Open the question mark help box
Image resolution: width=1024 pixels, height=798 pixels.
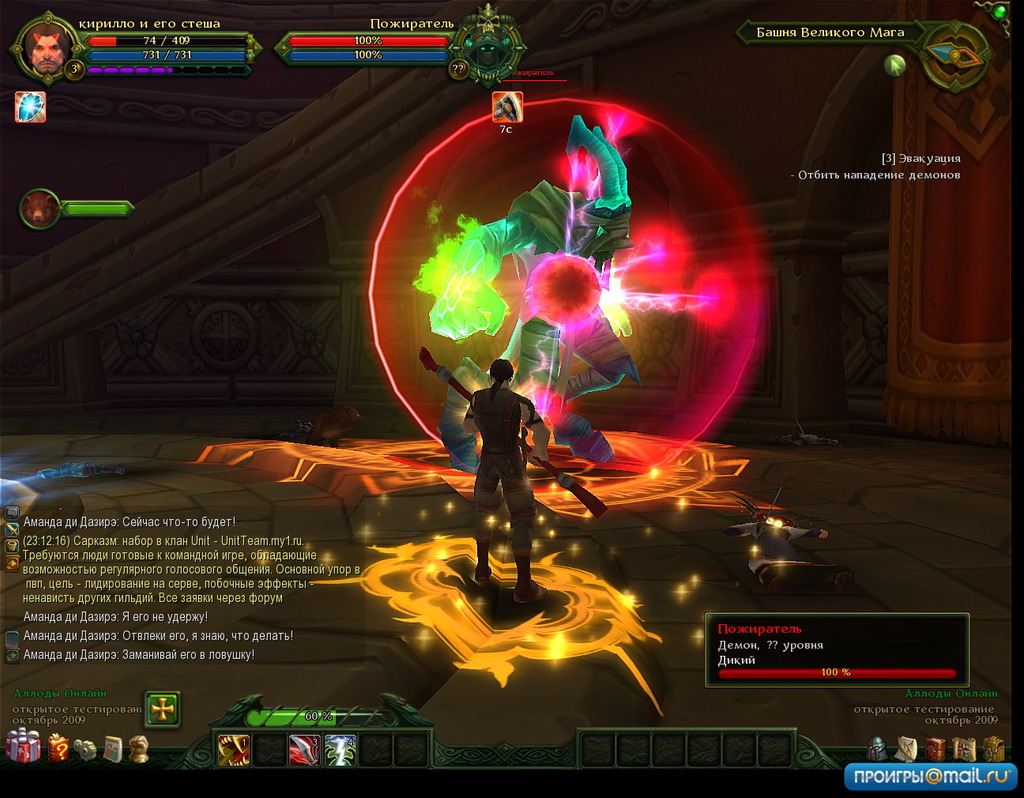[59, 748]
